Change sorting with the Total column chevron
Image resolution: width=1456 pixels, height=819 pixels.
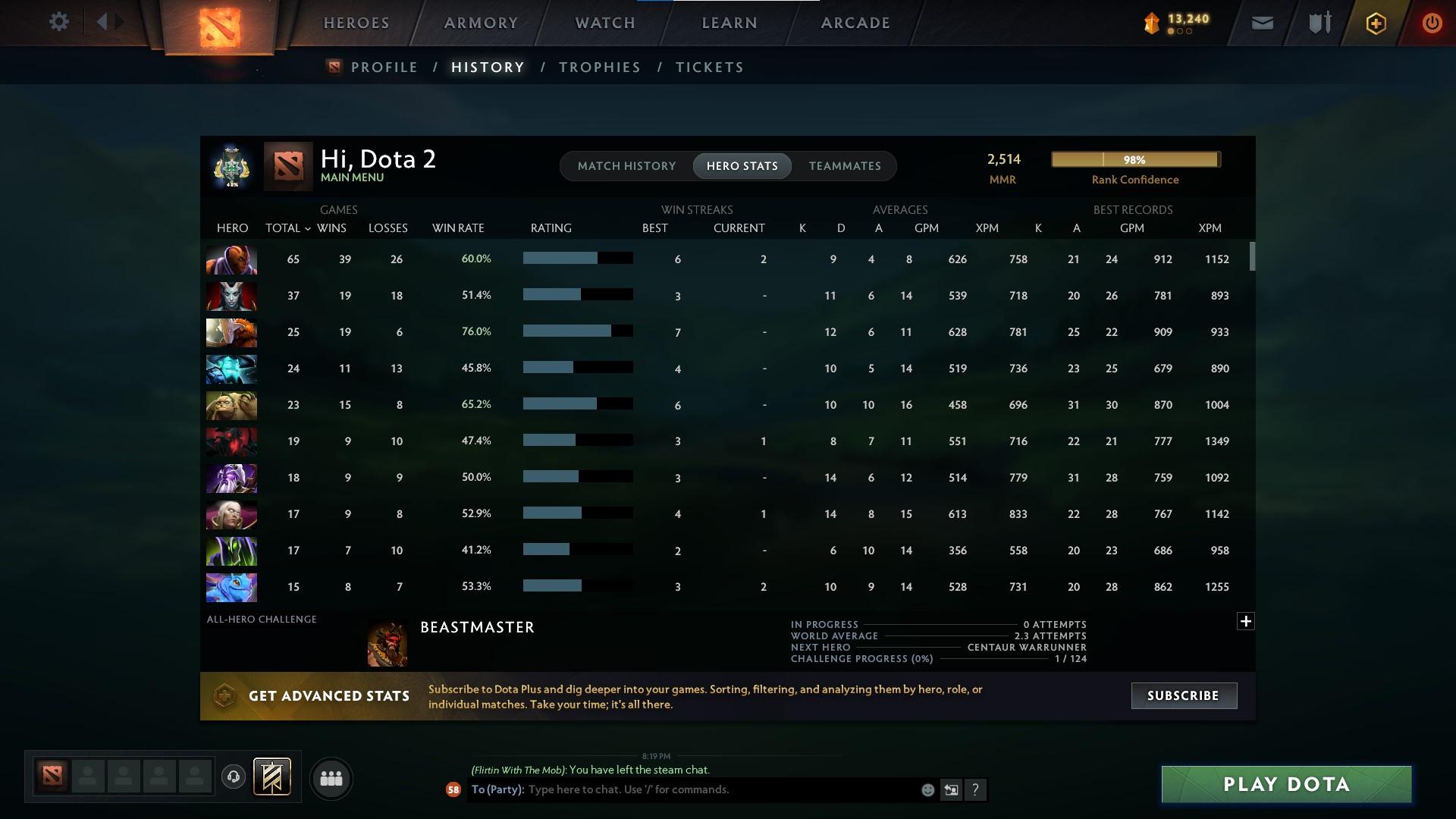point(308,227)
